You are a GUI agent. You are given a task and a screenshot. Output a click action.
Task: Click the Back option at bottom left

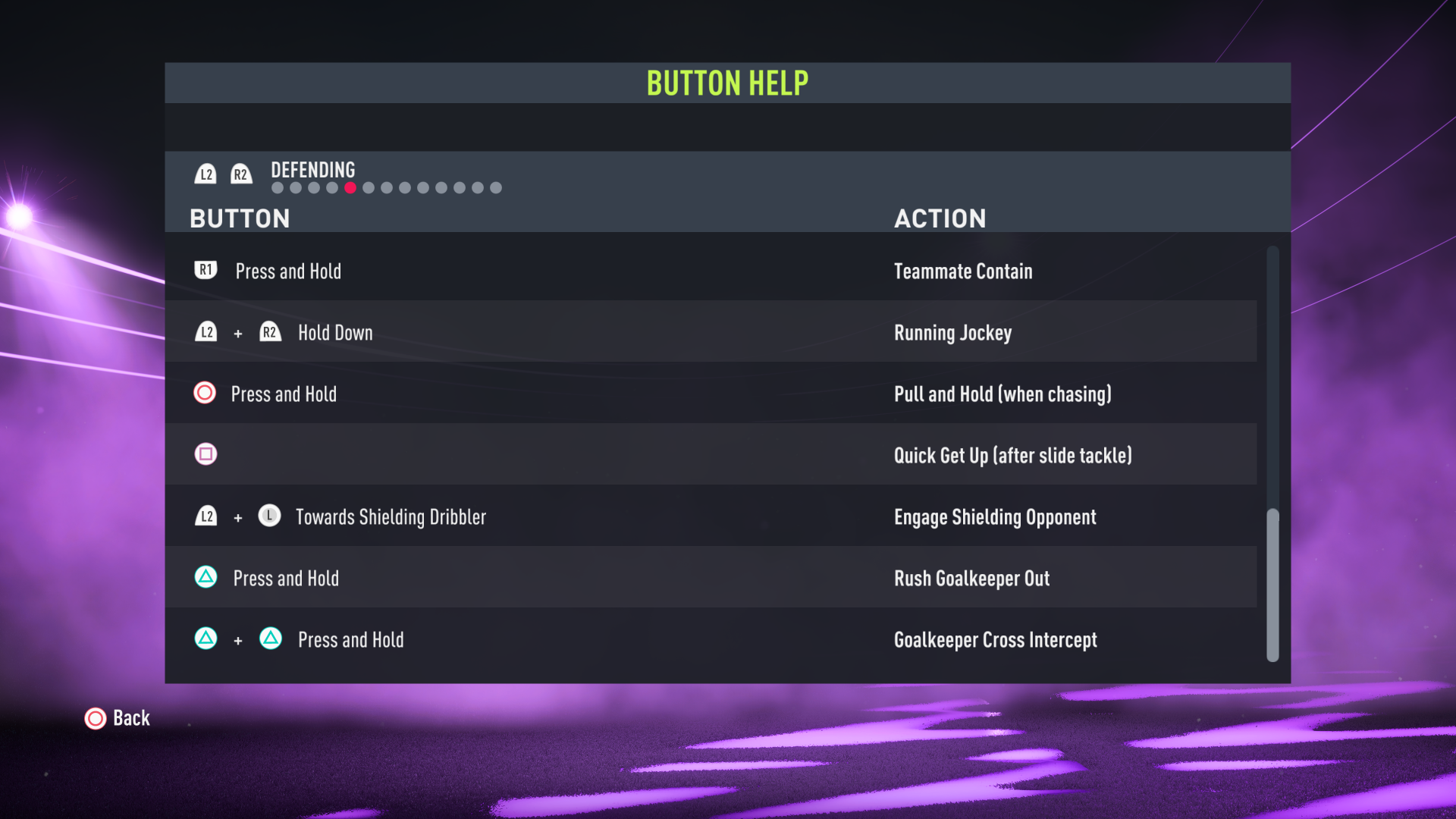pos(130,718)
